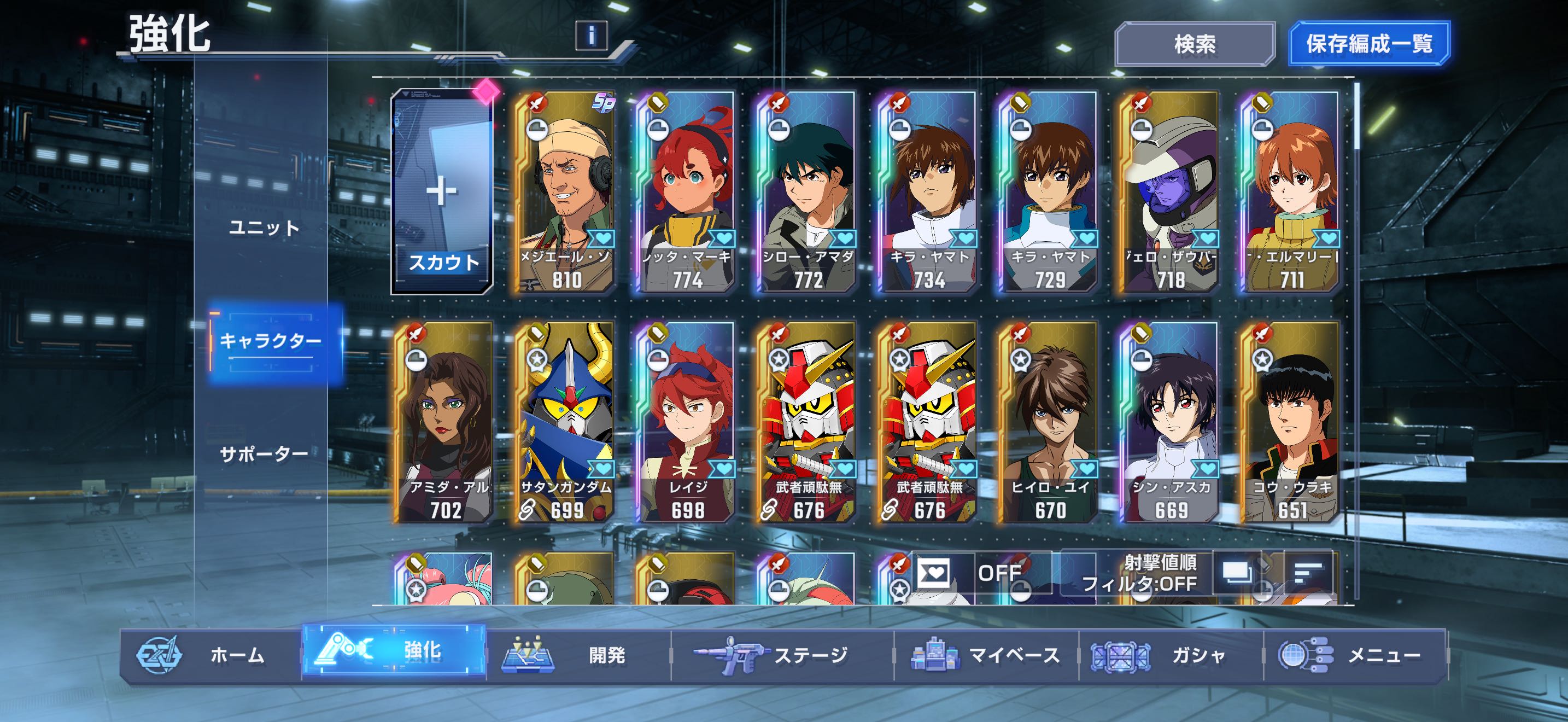The image size is (1568, 722).
Task: Choose the シン・アスカ character card
Action: [1170, 422]
